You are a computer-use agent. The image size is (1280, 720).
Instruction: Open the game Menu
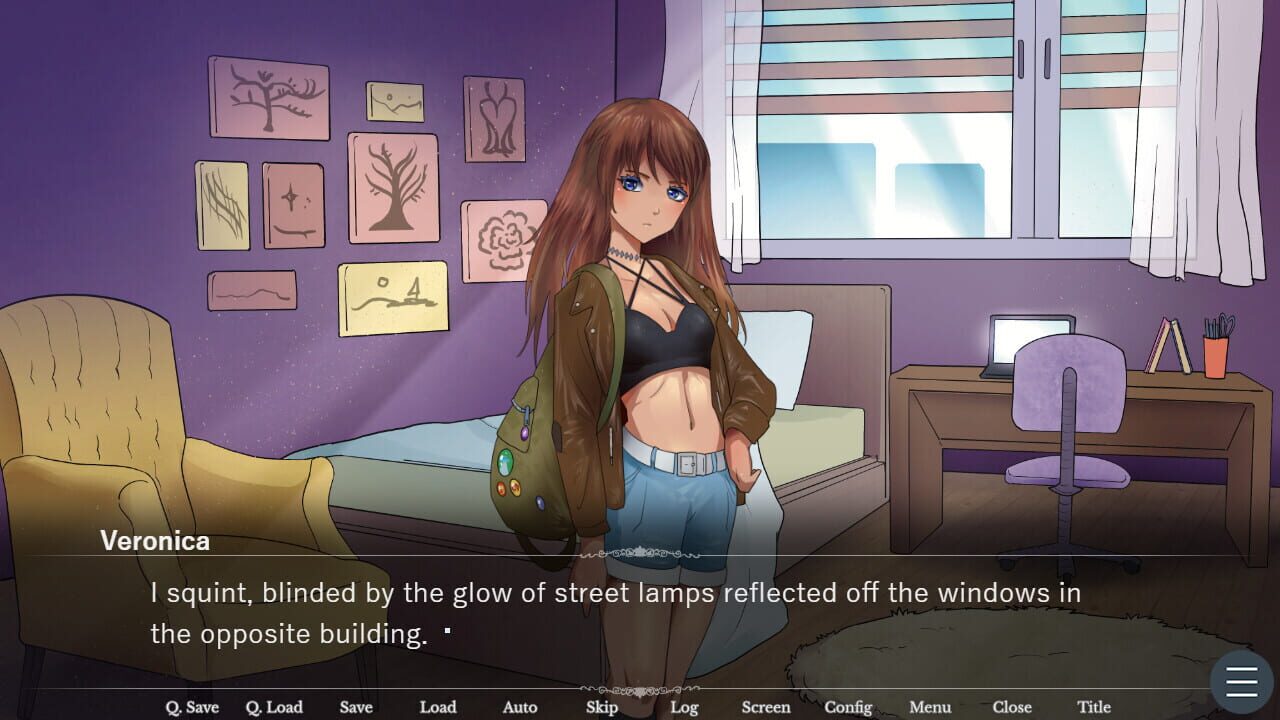(930, 707)
